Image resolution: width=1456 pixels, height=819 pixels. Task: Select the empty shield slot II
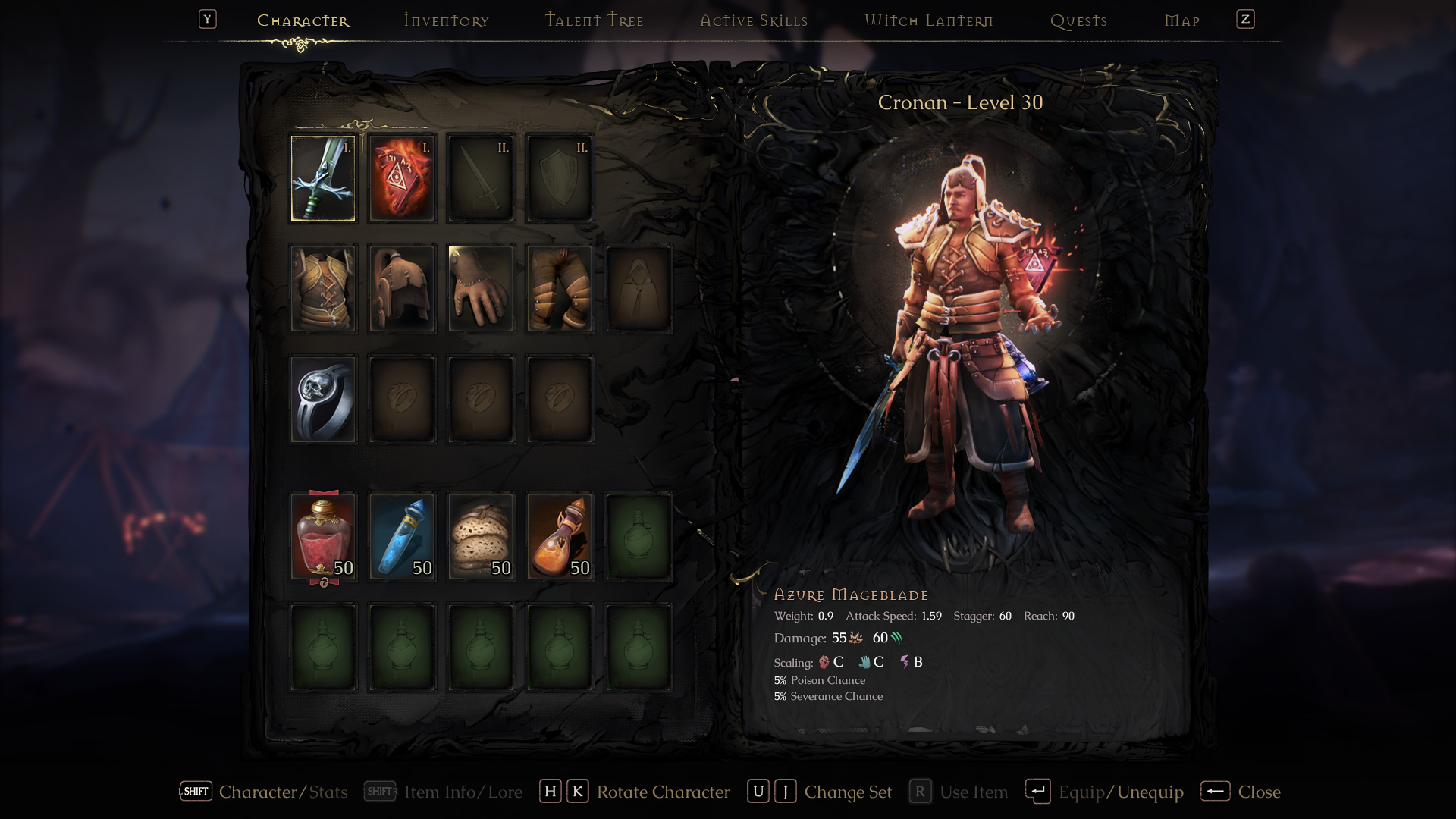coord(559,177)
